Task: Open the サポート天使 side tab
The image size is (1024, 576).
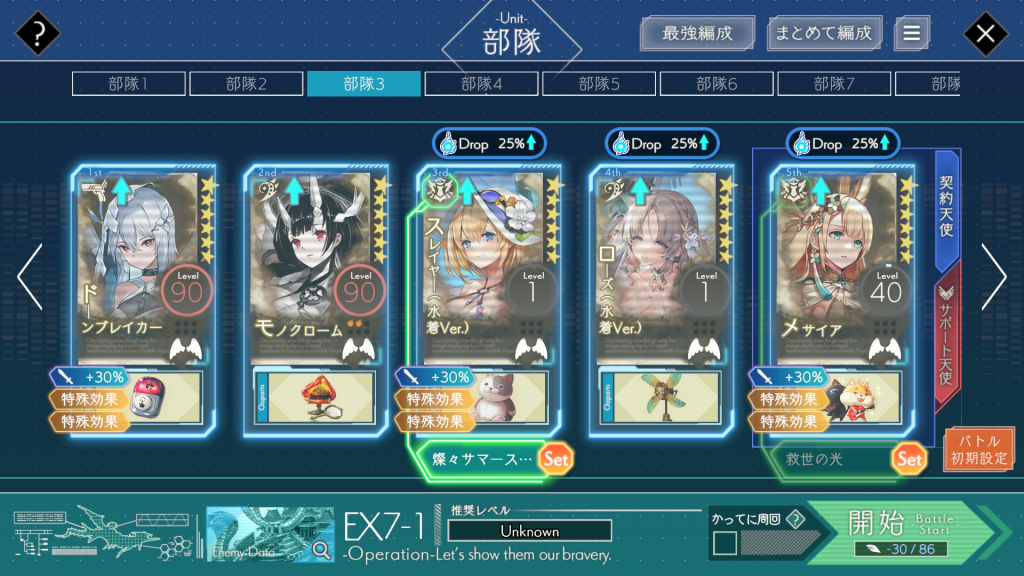Action: point(947,339)
